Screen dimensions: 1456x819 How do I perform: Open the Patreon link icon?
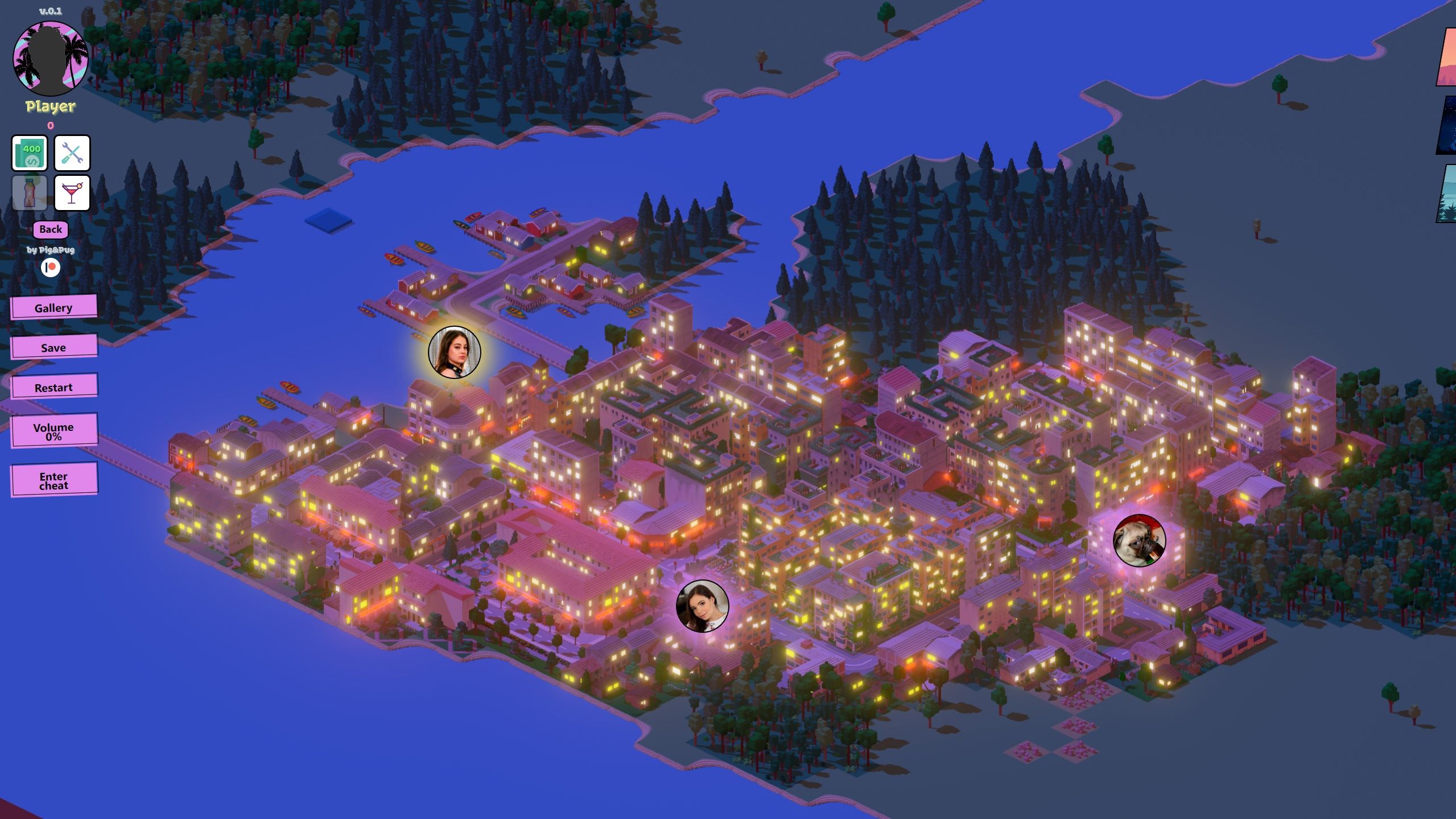point(51,267)
